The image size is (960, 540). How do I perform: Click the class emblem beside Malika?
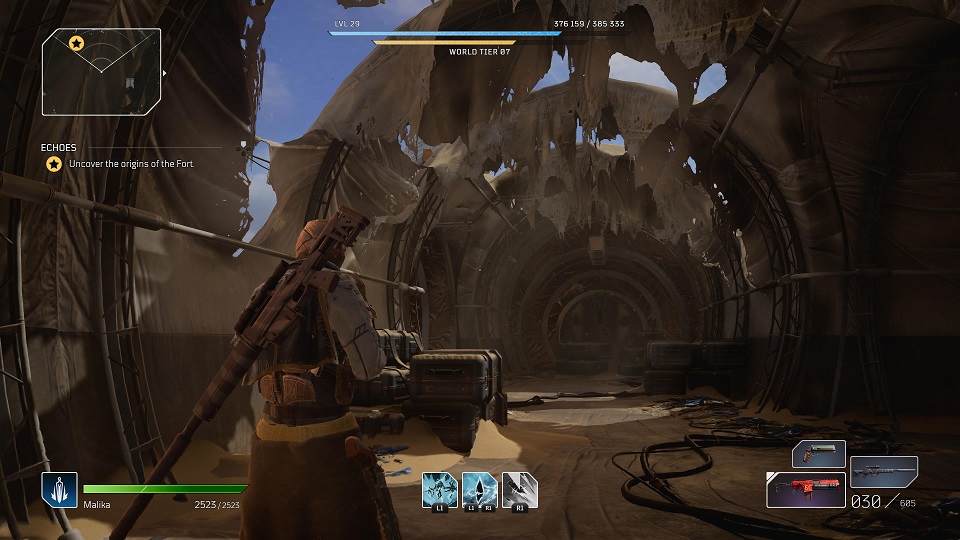[59, 490]
